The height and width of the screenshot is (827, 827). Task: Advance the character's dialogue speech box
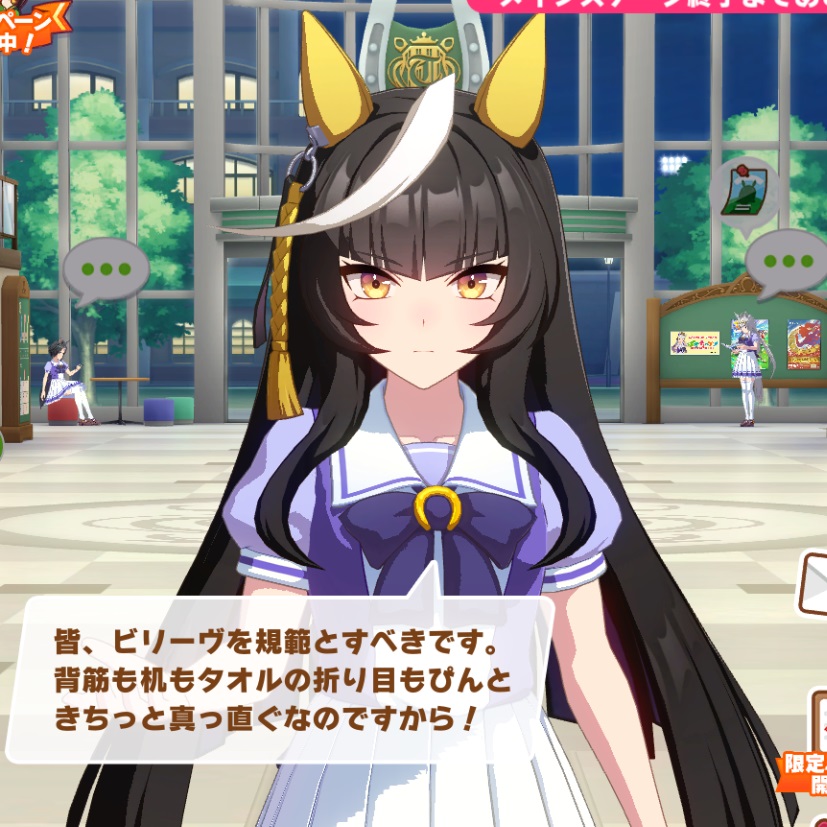[x=284, y=678]
